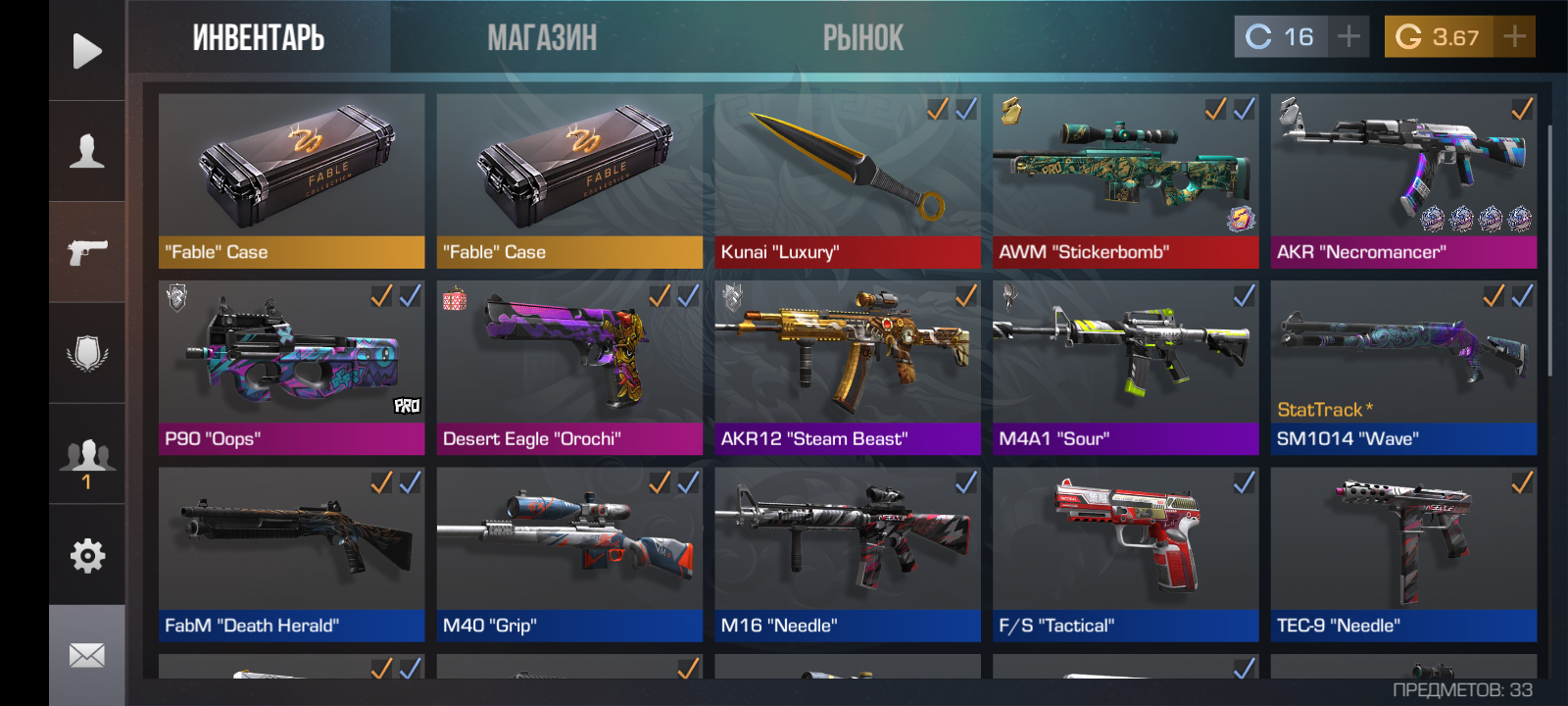1568x706 pixels.
Task: Open the settings gear
Action: (87, 556)
